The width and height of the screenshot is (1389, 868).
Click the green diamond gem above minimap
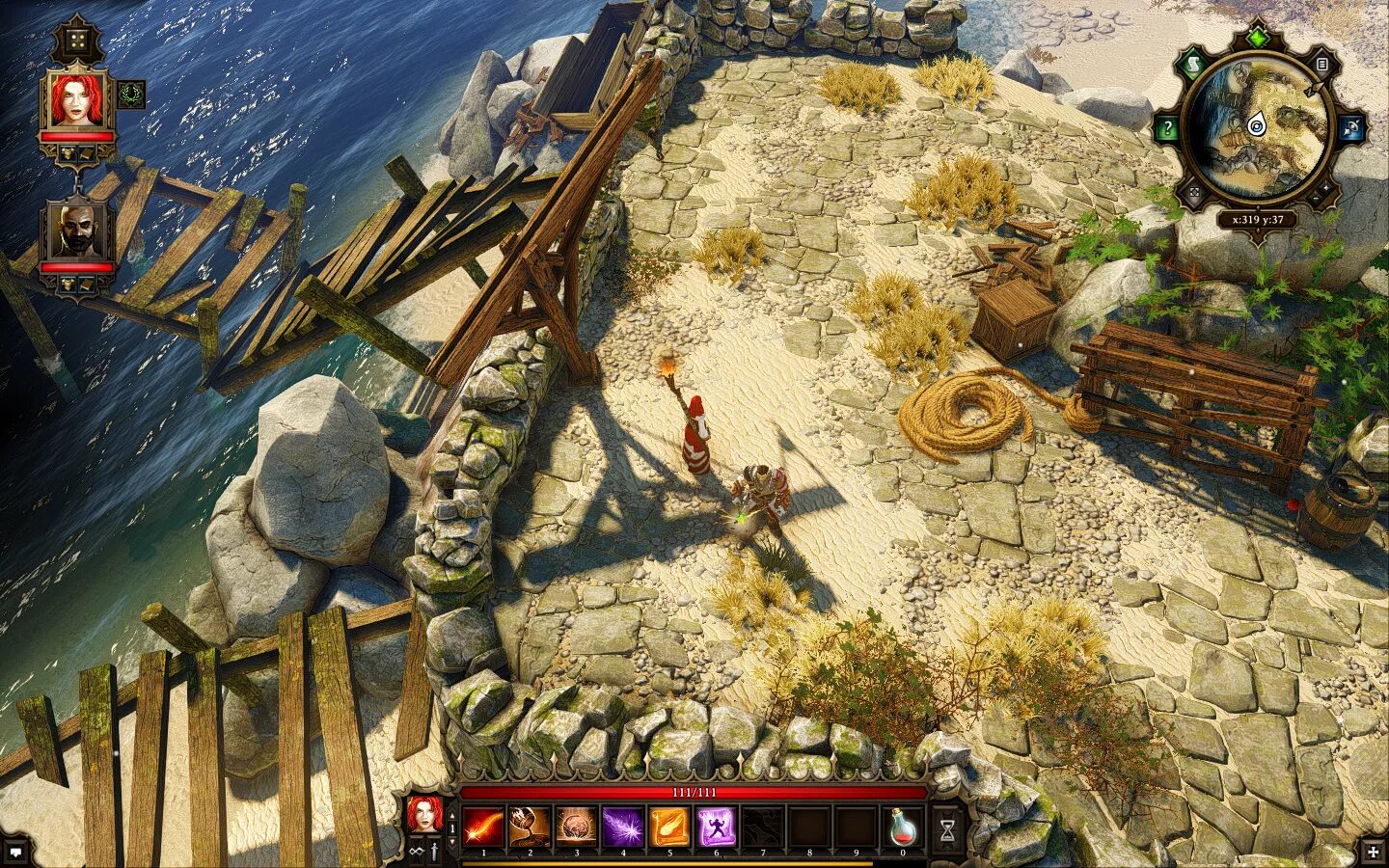point(1257,38)
